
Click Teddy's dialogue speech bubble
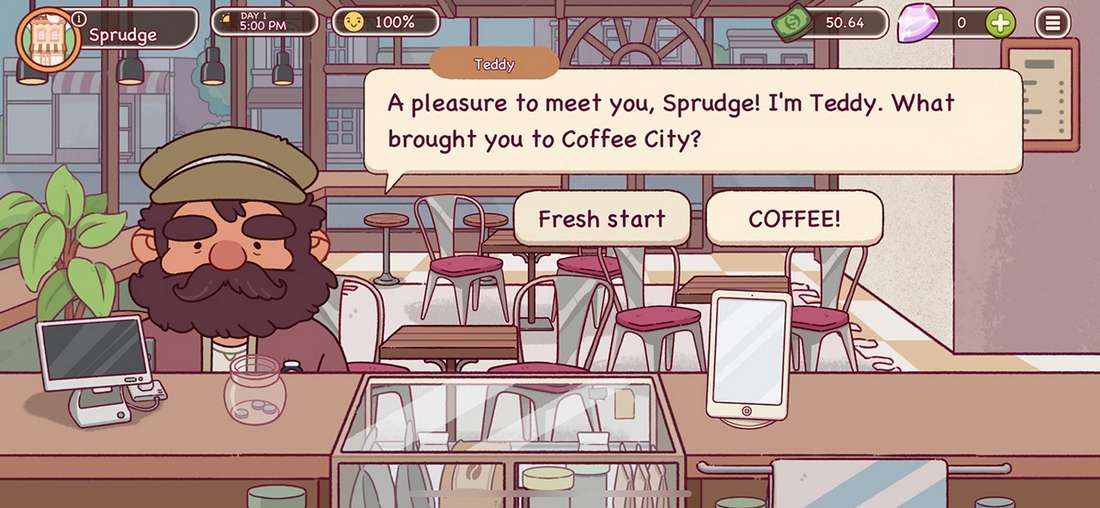coord(692,121)
